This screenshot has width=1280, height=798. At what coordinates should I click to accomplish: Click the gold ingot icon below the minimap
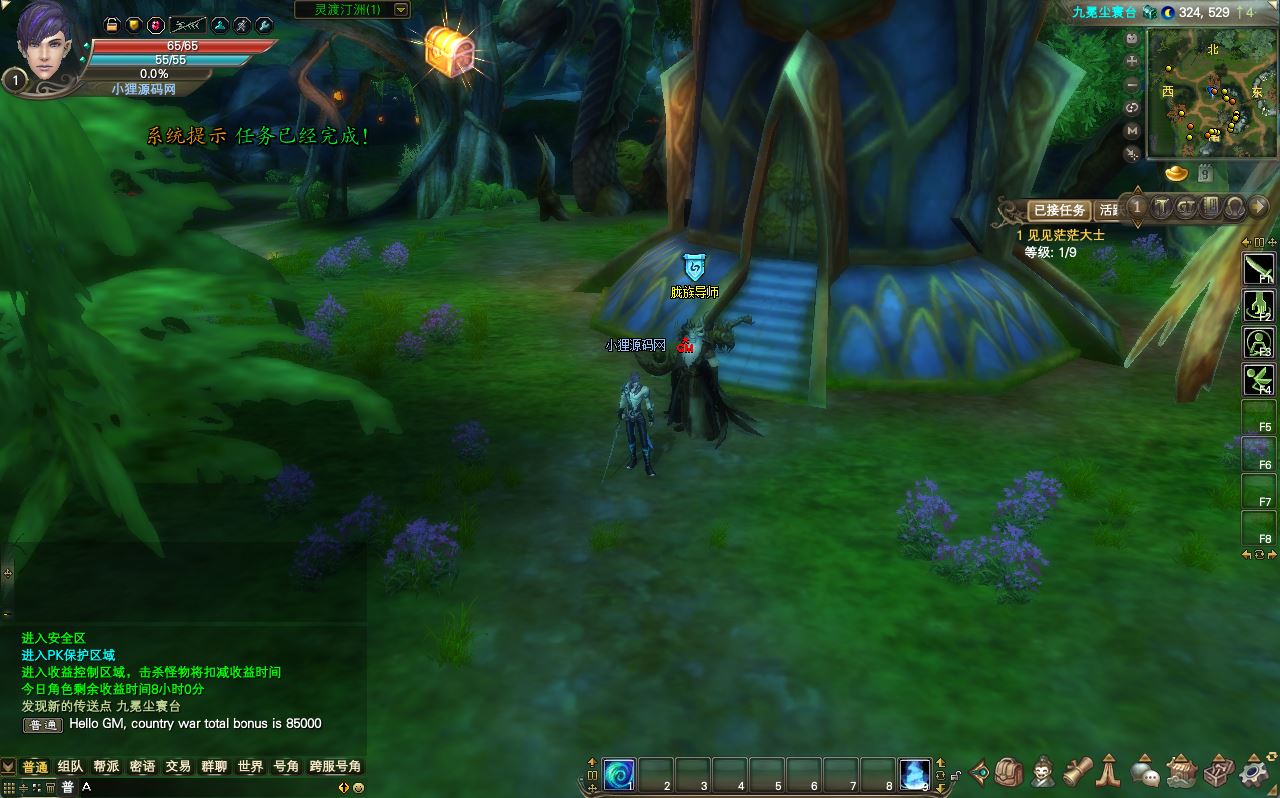(x=1177, y=174)
